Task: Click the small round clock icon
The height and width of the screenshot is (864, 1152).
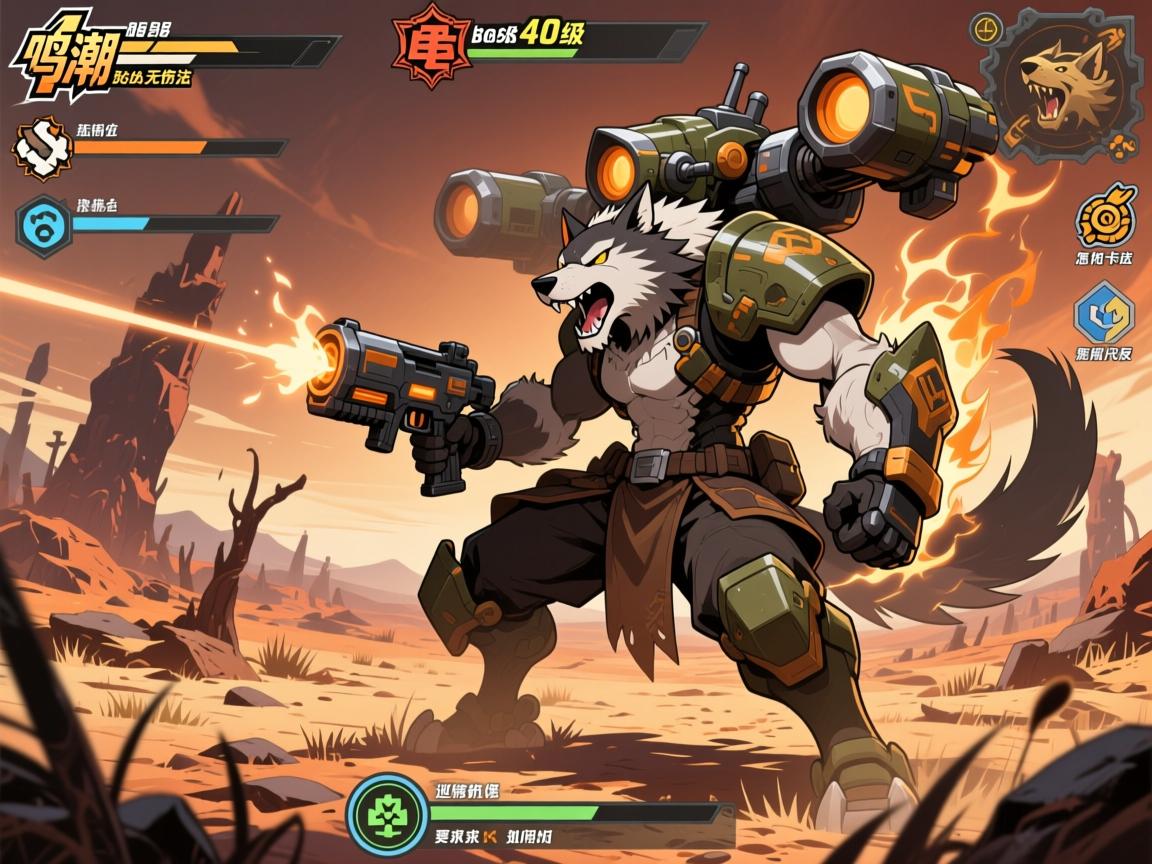Action: [x=987, y=26]
